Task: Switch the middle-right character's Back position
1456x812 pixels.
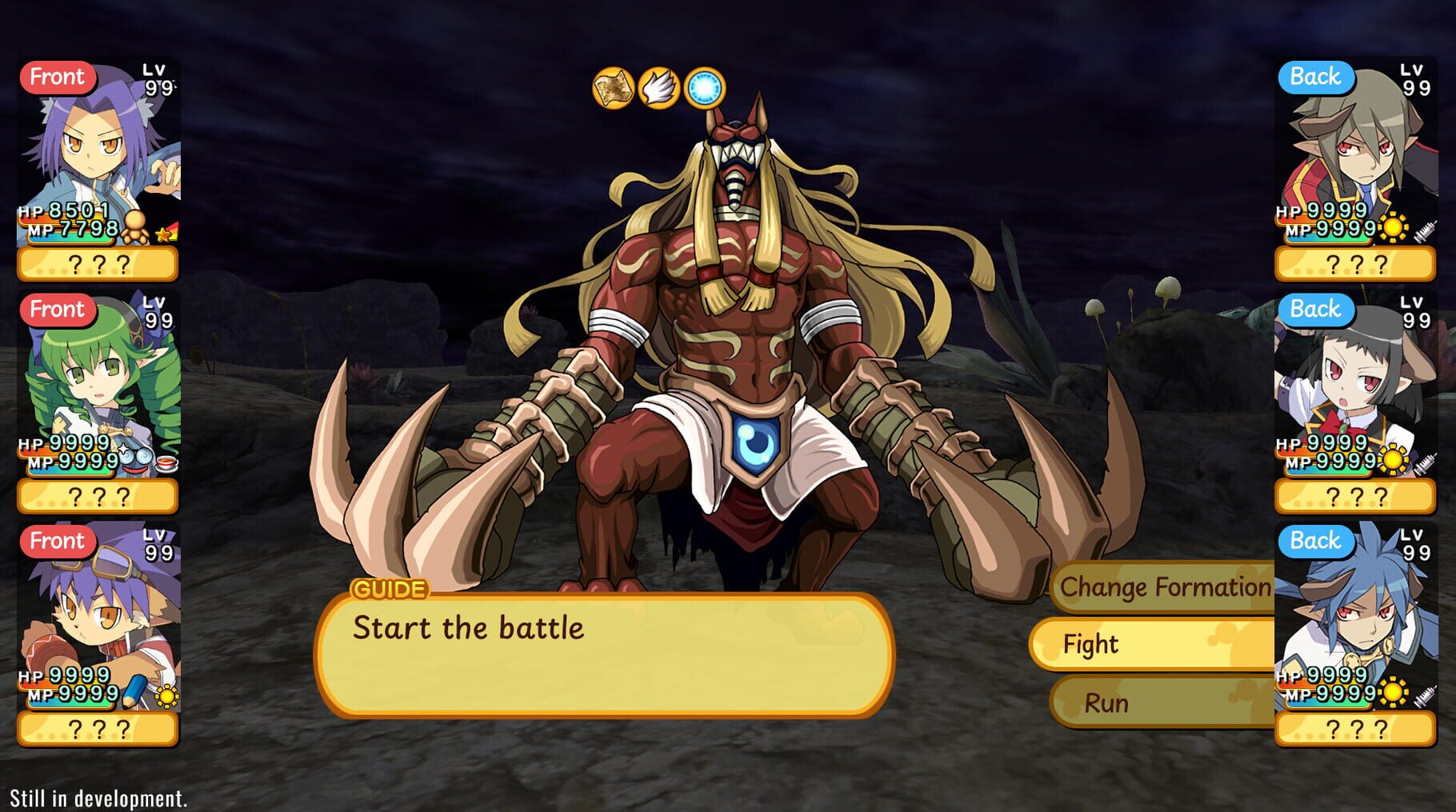Action: coord(1316,309)
